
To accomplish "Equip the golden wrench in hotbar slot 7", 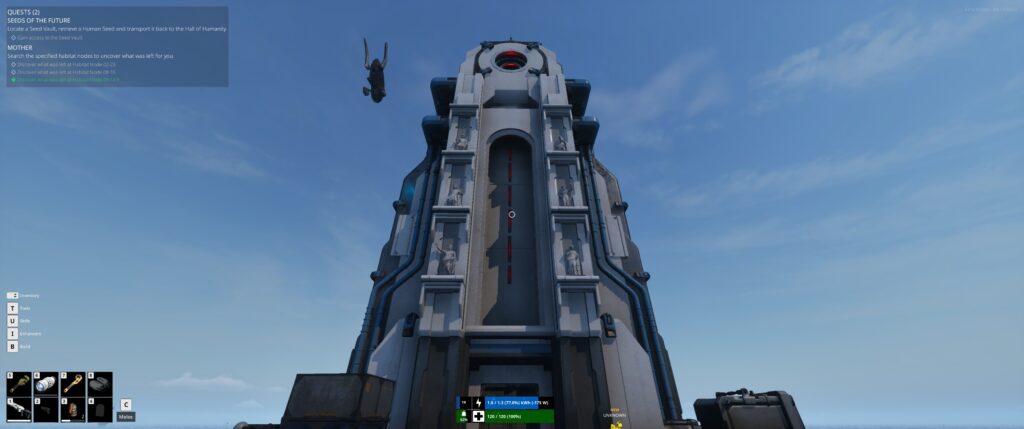I will coord(72,384).
